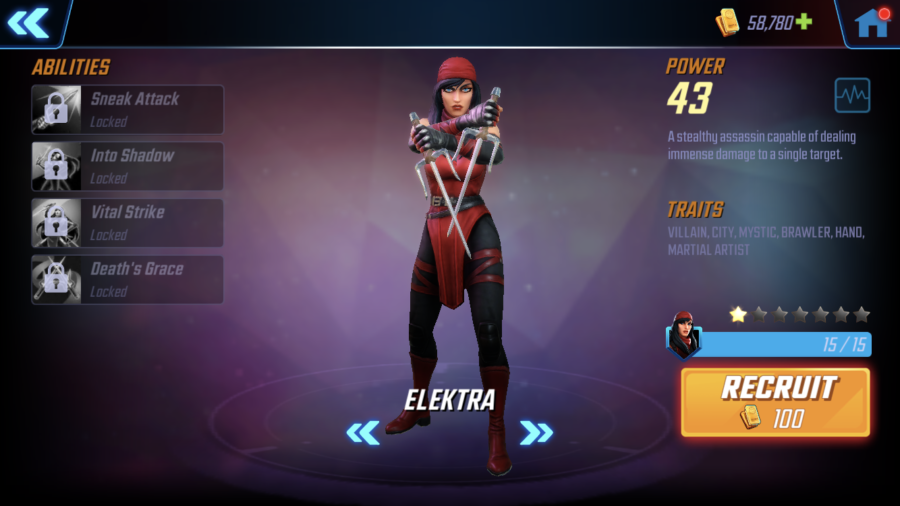Switch to the previous character
Image resolution: width=900 pixels, height=506 pixels.
[x=363, y=432]
